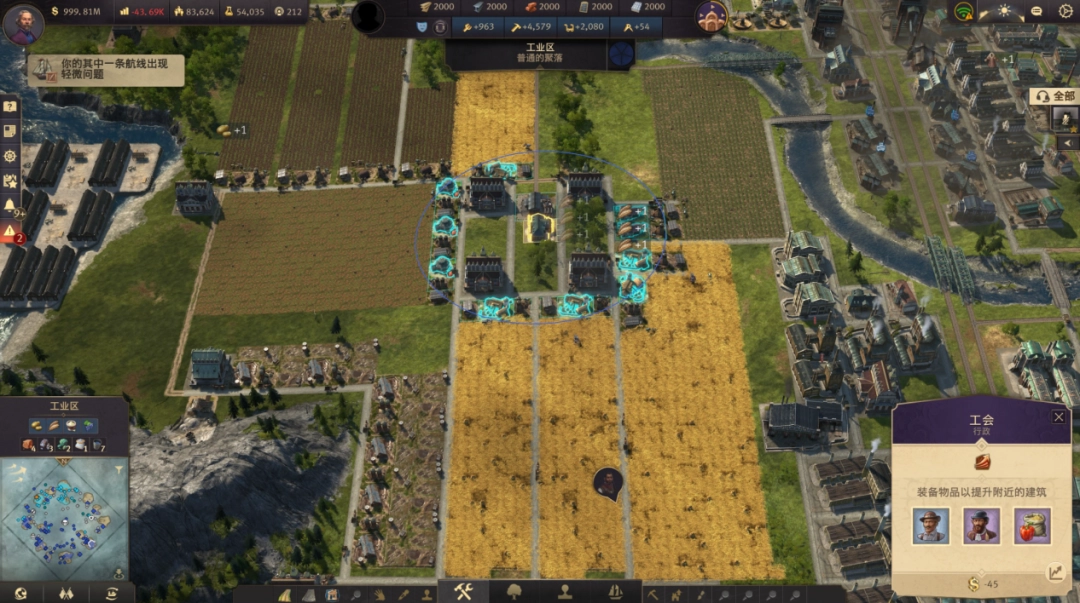Click the player portrait in top corner
Image resolution: width=1080 pixels, height=603 pixels.
point(22,22)
